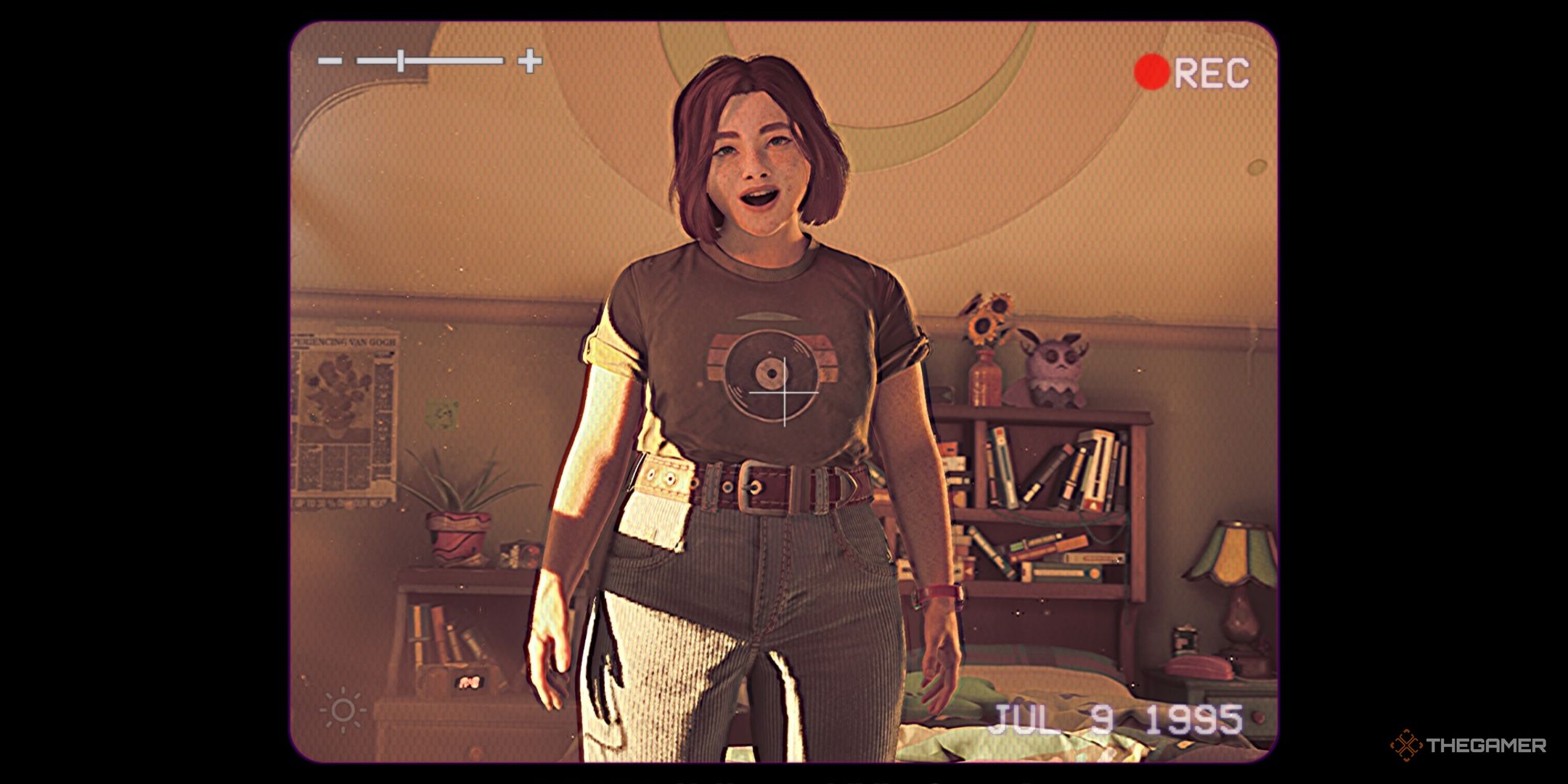Click the minus zoom-out icon

[x=330, y=61]
